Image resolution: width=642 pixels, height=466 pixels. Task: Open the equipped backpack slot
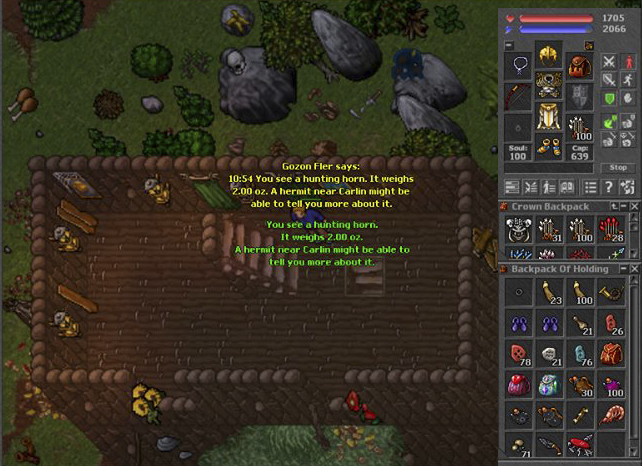coord(579,66)
